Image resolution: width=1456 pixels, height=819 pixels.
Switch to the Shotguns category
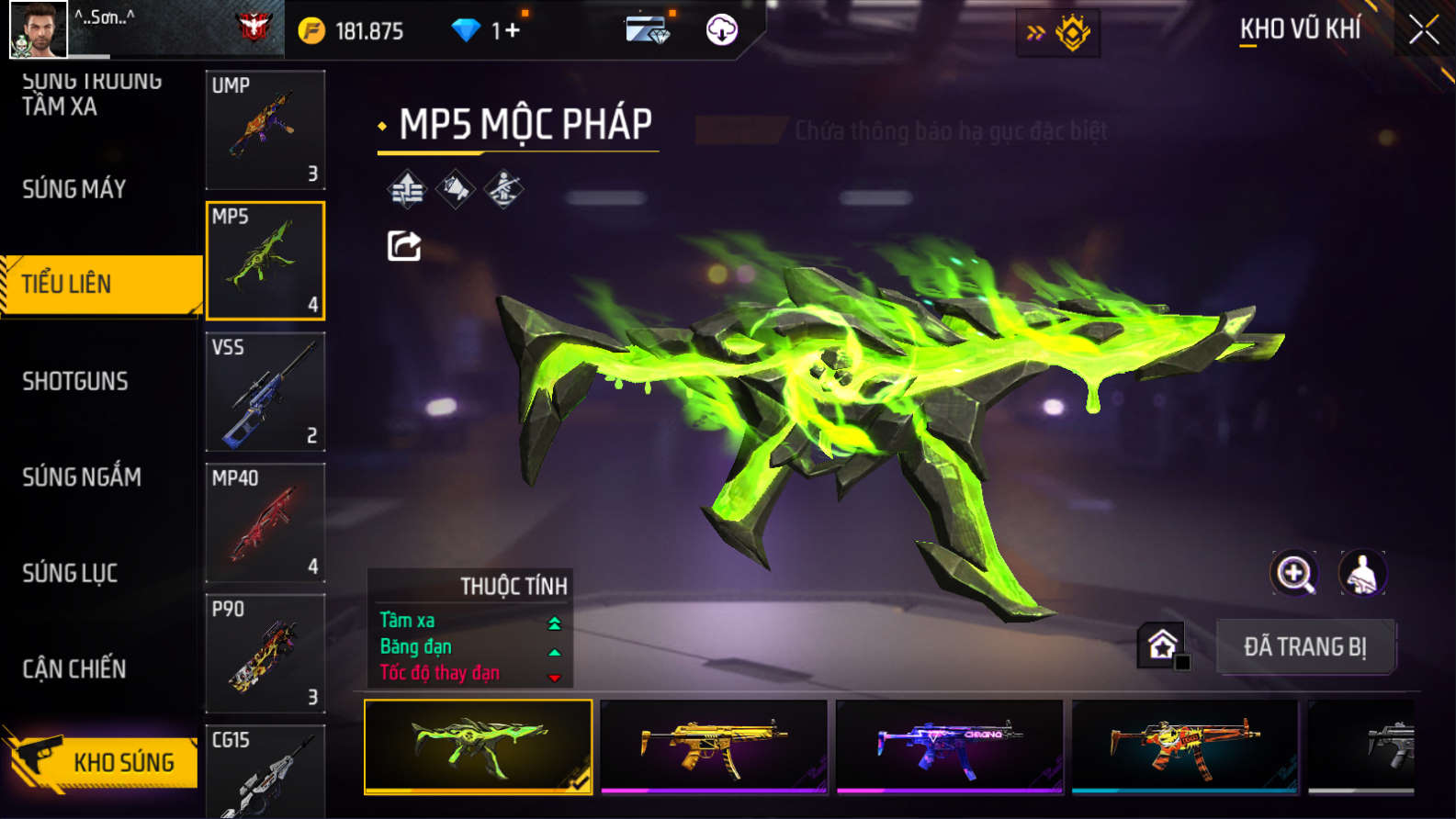[x=75, y=381]
